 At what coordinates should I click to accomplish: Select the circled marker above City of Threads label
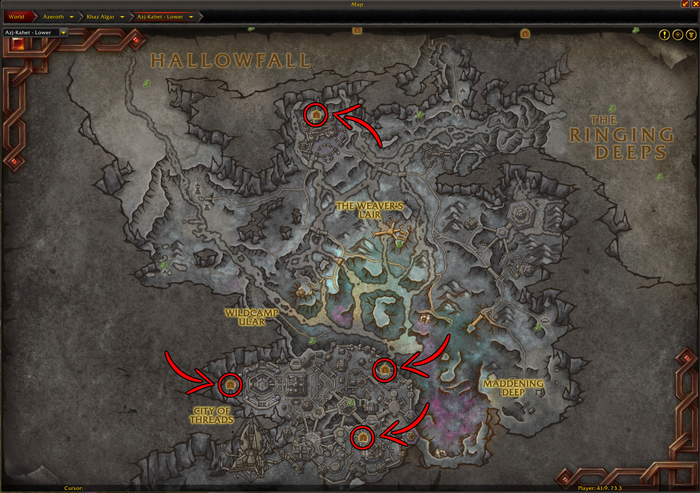(x=231, y=383)
